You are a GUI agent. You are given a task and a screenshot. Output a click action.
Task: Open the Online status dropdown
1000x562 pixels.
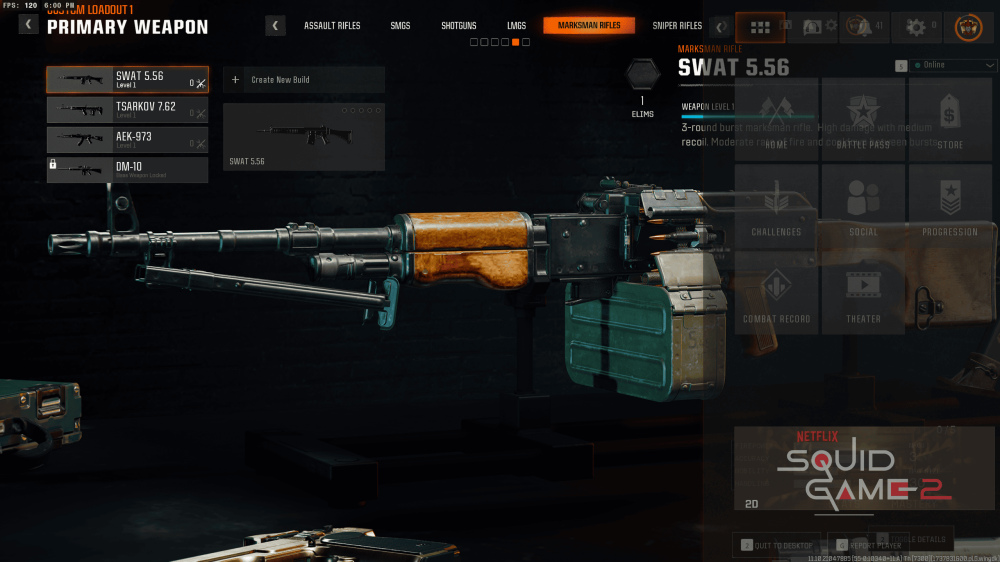tap(945, 65)
